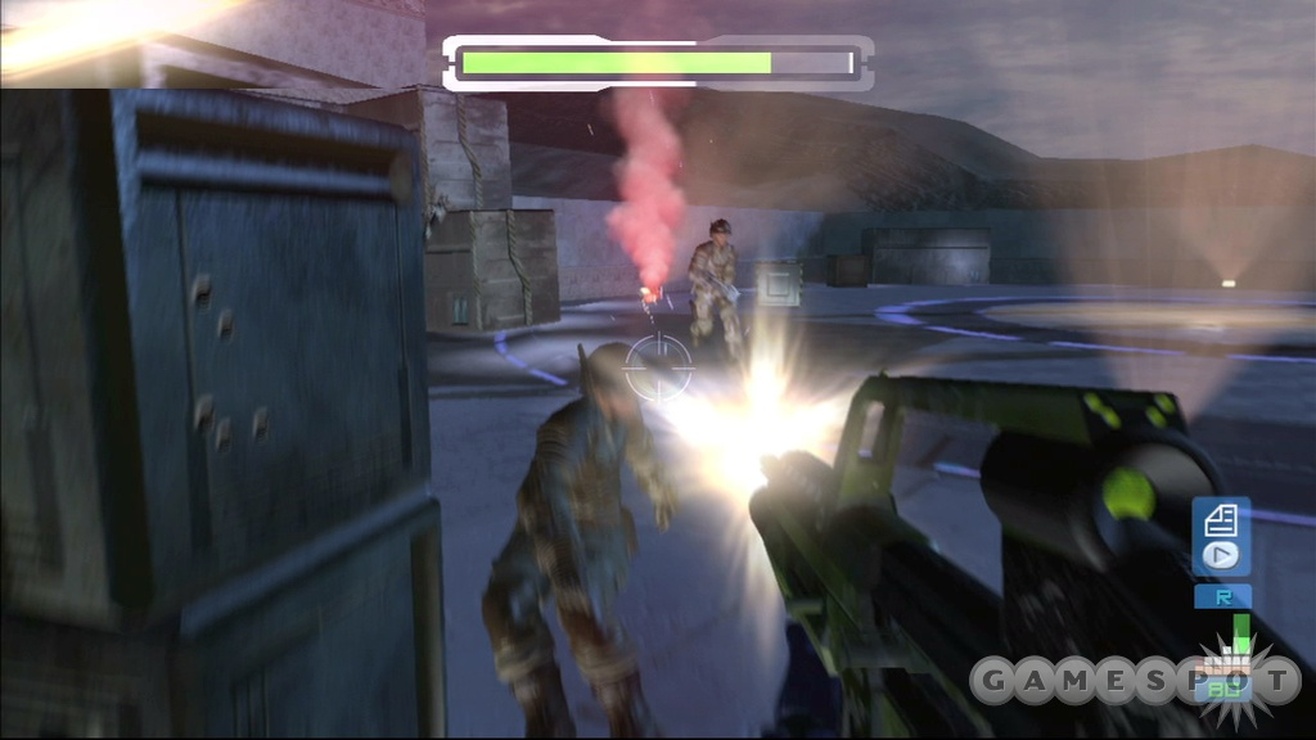Image resolution: width=1316 pixels, height=740 pixels.
Task: Toggle the R button action prompt
Action: [1222, 595]
